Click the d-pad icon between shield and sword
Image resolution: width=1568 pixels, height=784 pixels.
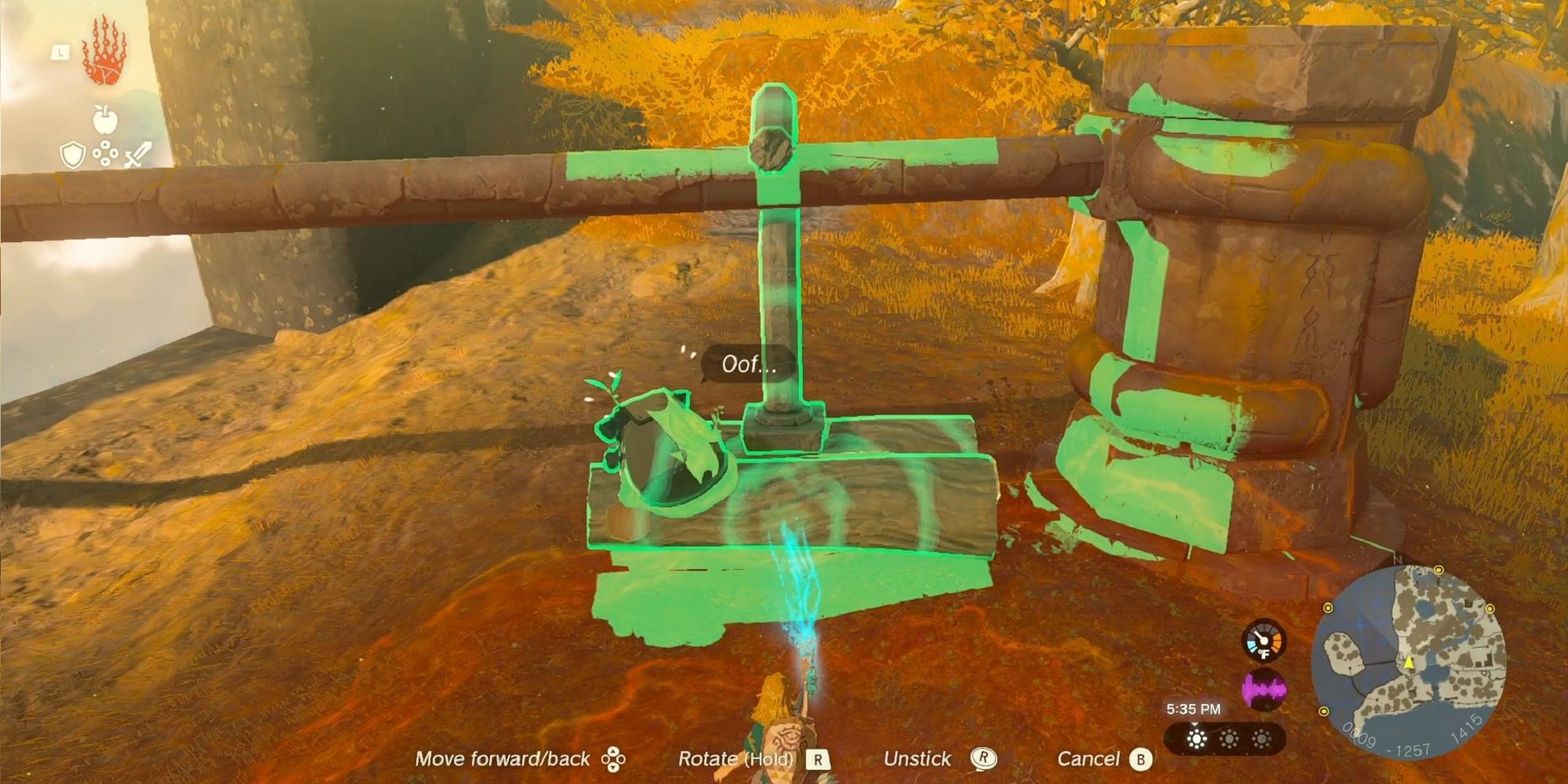pos(104,151)
